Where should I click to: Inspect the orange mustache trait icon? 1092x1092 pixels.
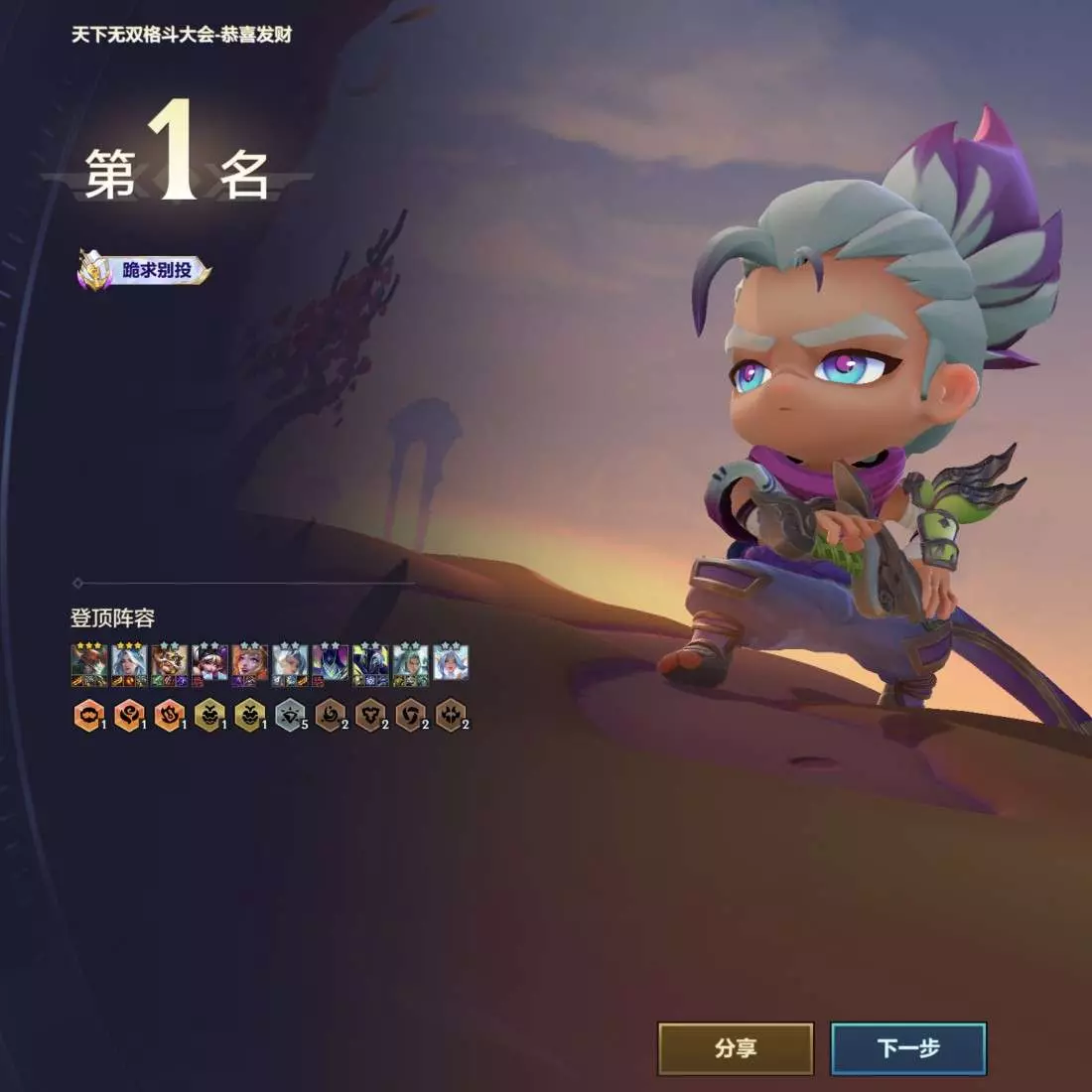(x=88, y=715)
